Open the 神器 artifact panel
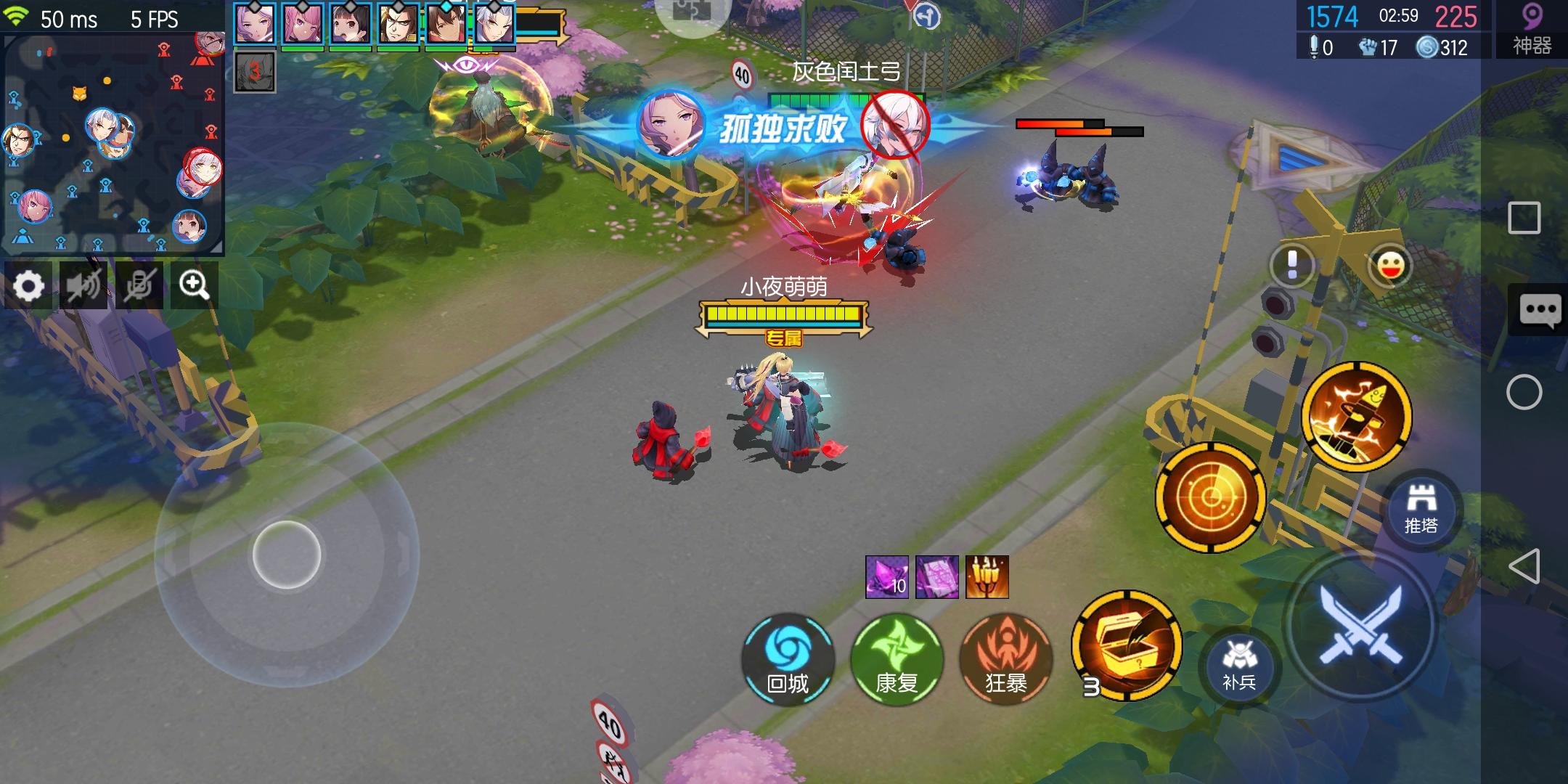Viewport: 1568px width, 784px height. pos(1530,29)
